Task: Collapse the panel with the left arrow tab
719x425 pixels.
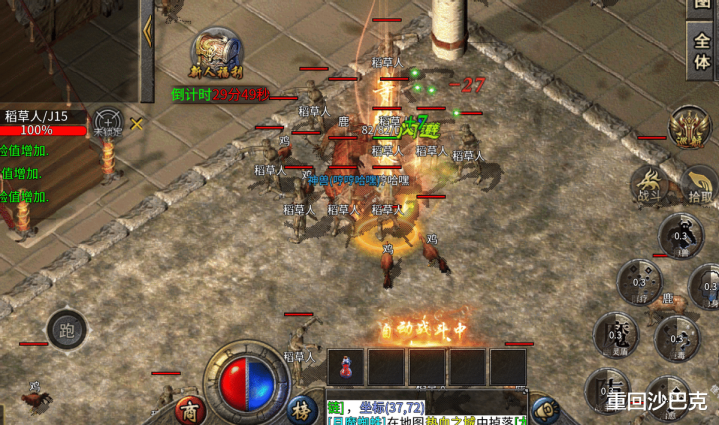Action: [148, 28]
